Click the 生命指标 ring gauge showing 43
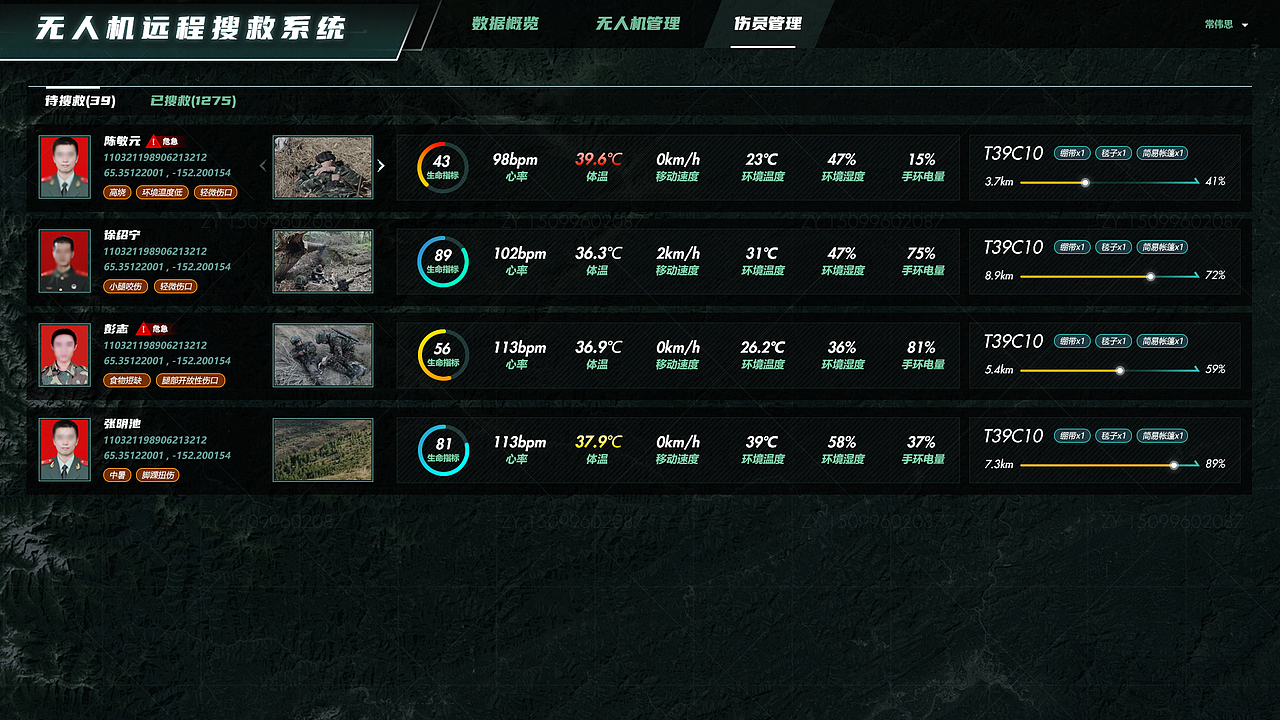1280x720 pixels. 442,166
